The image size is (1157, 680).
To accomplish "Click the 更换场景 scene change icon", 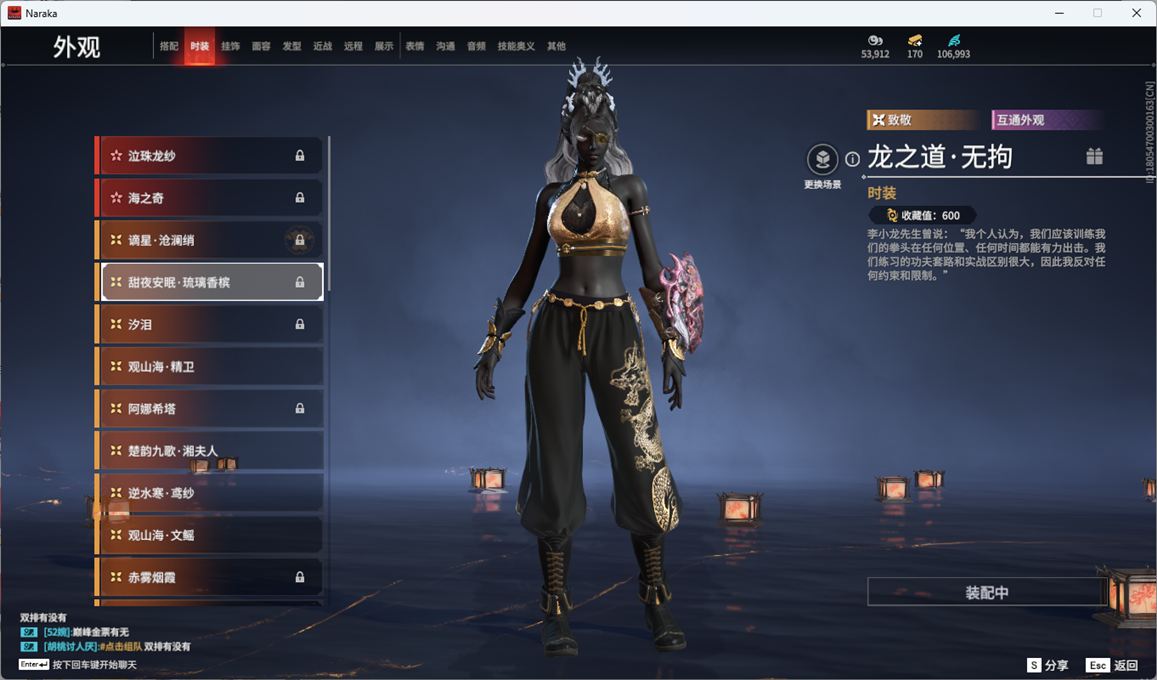I will [822, 160].
